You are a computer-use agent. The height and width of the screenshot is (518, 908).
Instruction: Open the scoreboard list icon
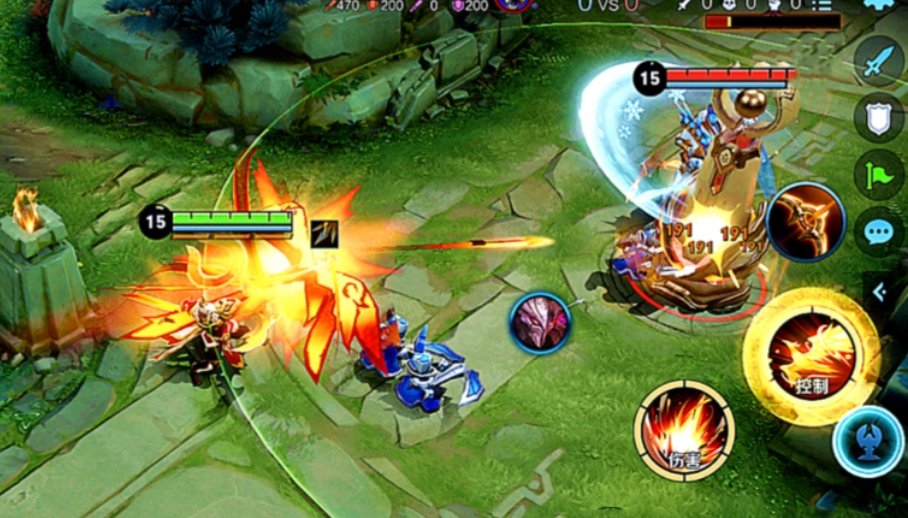point(822,5)
